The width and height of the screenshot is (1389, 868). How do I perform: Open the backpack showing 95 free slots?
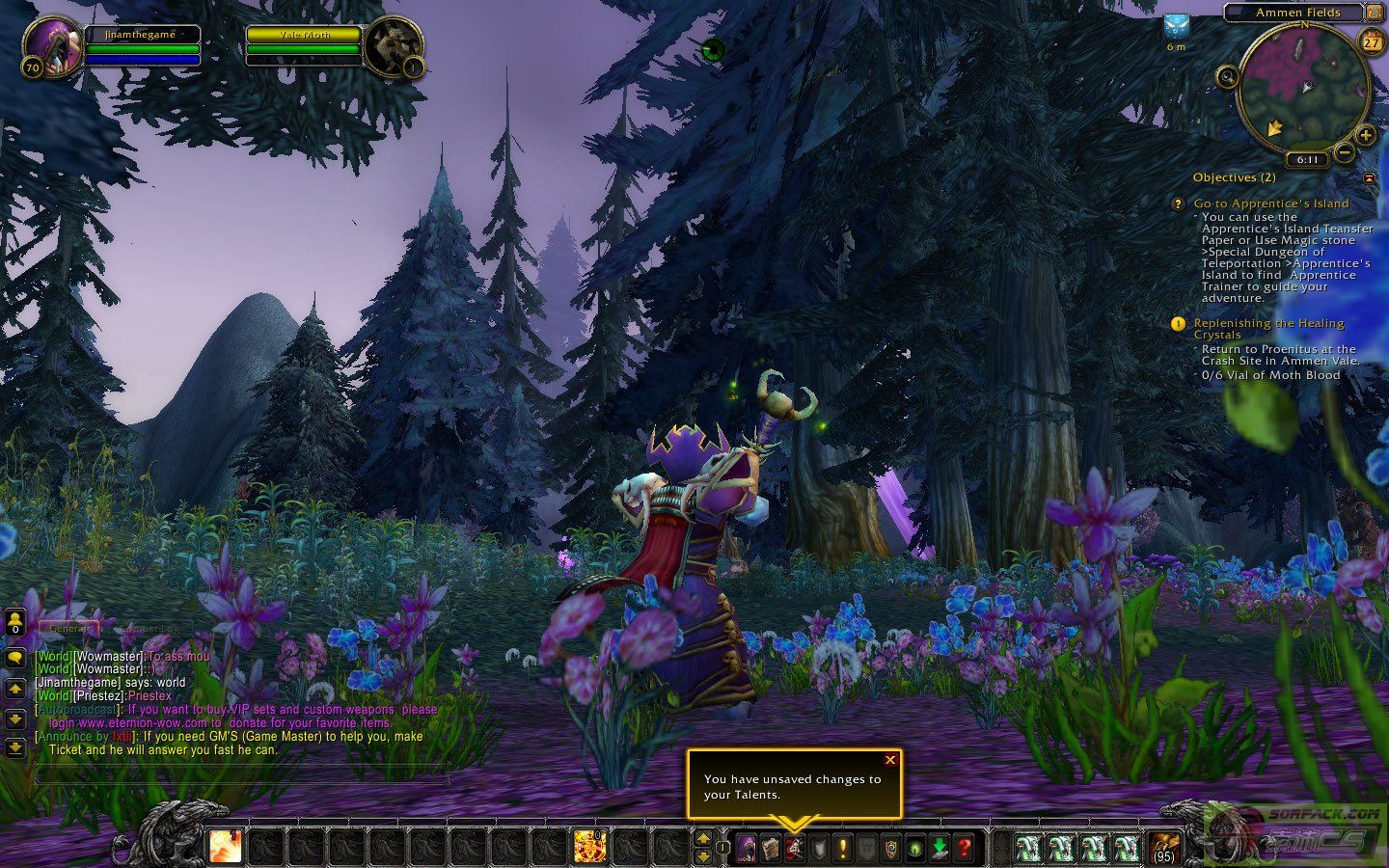coord(1164,848)
